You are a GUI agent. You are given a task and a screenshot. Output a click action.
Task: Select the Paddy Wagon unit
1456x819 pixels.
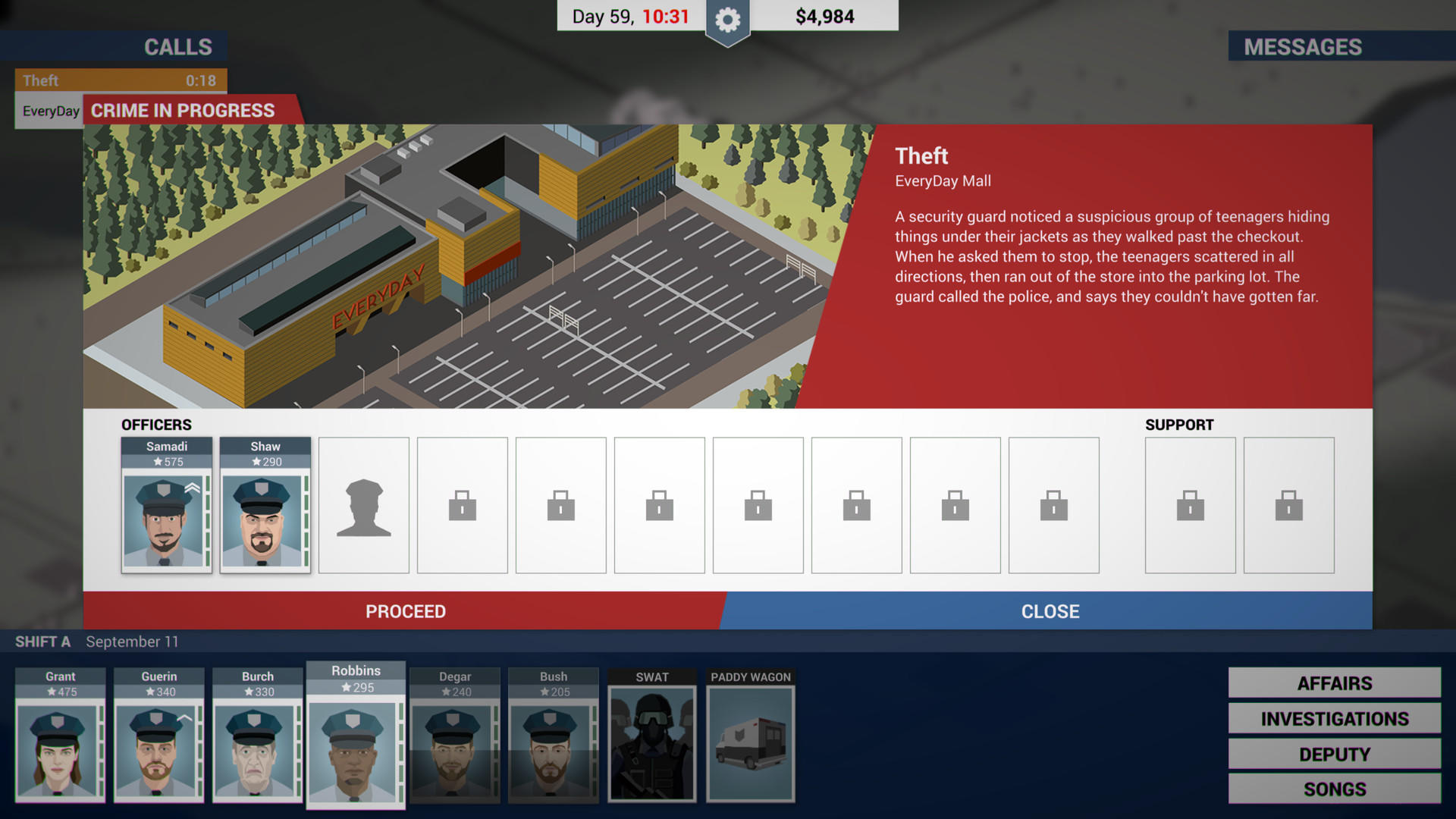(750, 736)
